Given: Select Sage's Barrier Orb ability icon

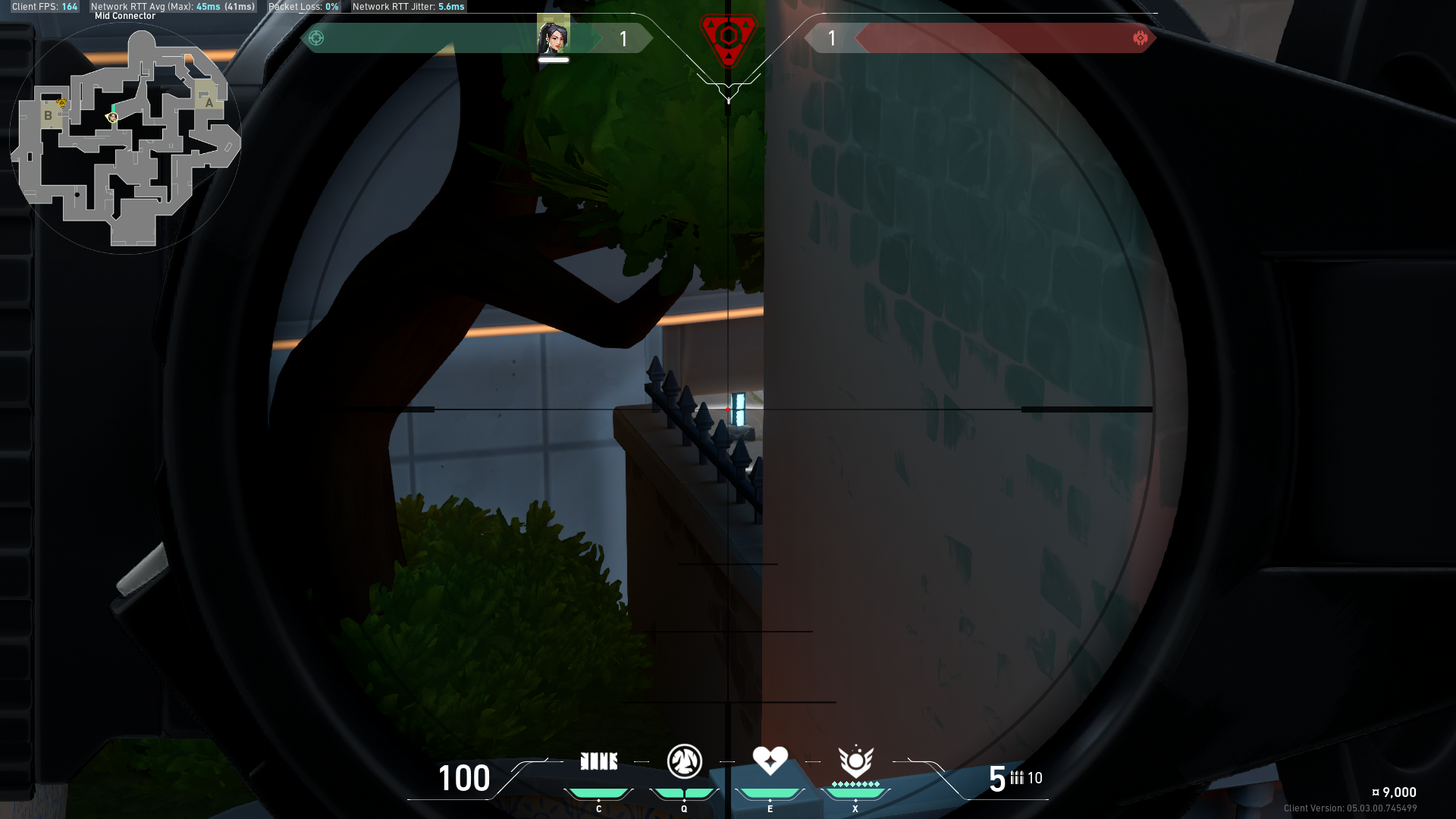Looking at the screenshot, I should (599, 761).
